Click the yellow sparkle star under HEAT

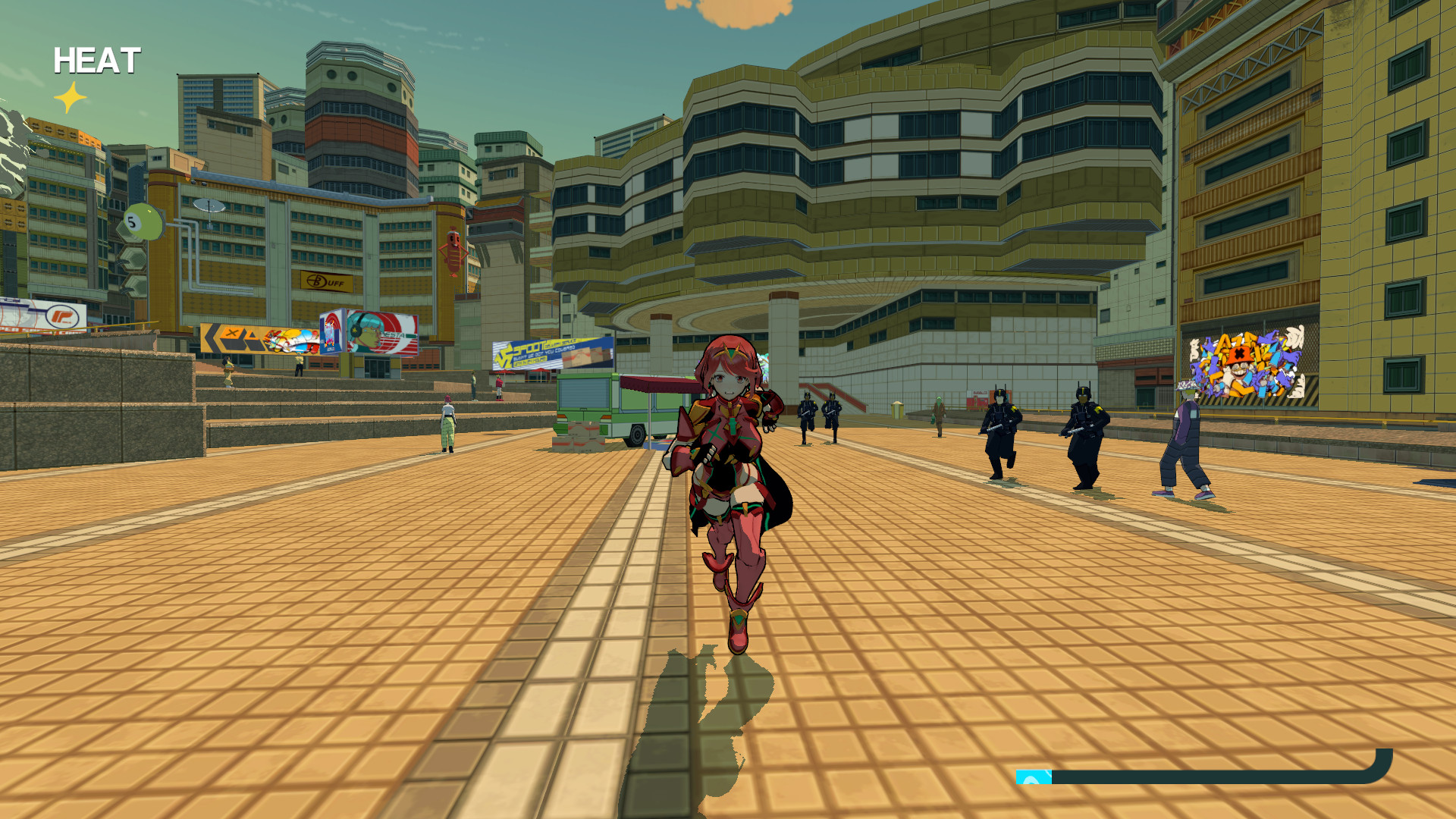coord(69,96)
